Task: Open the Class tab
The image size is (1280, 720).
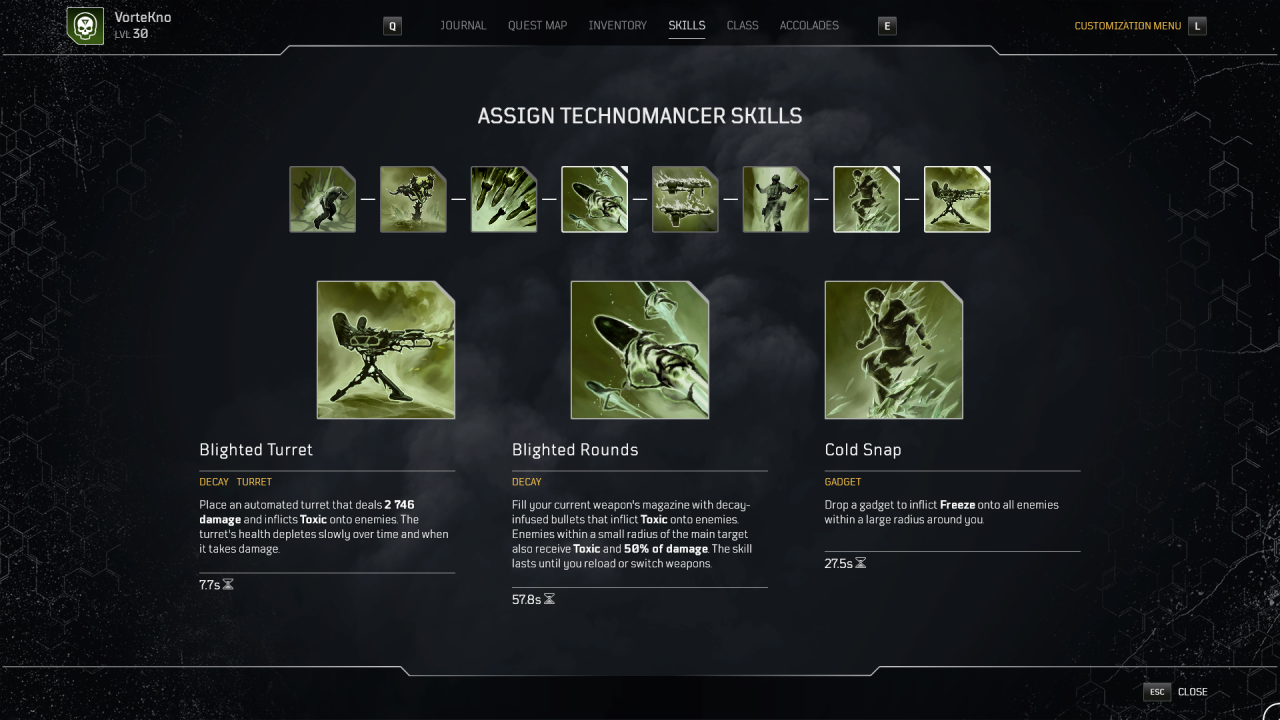Action: tap(742, 26)
